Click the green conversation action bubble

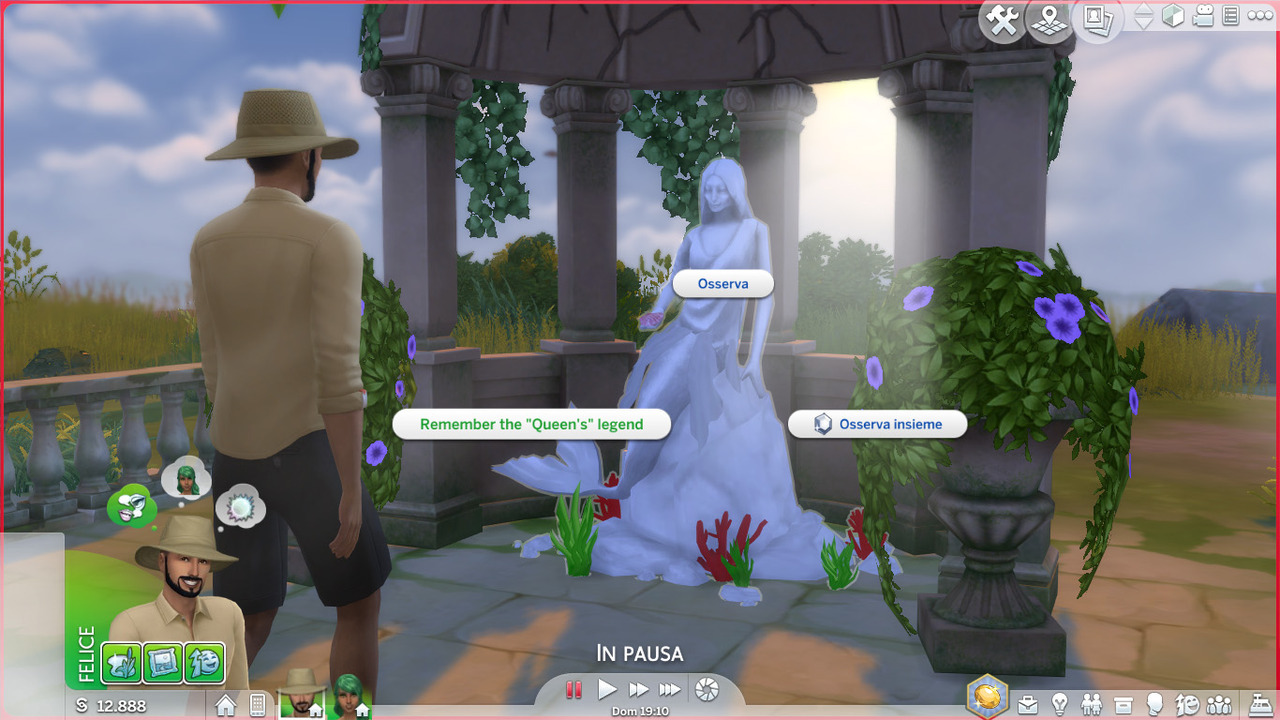(x=128, y=505)
